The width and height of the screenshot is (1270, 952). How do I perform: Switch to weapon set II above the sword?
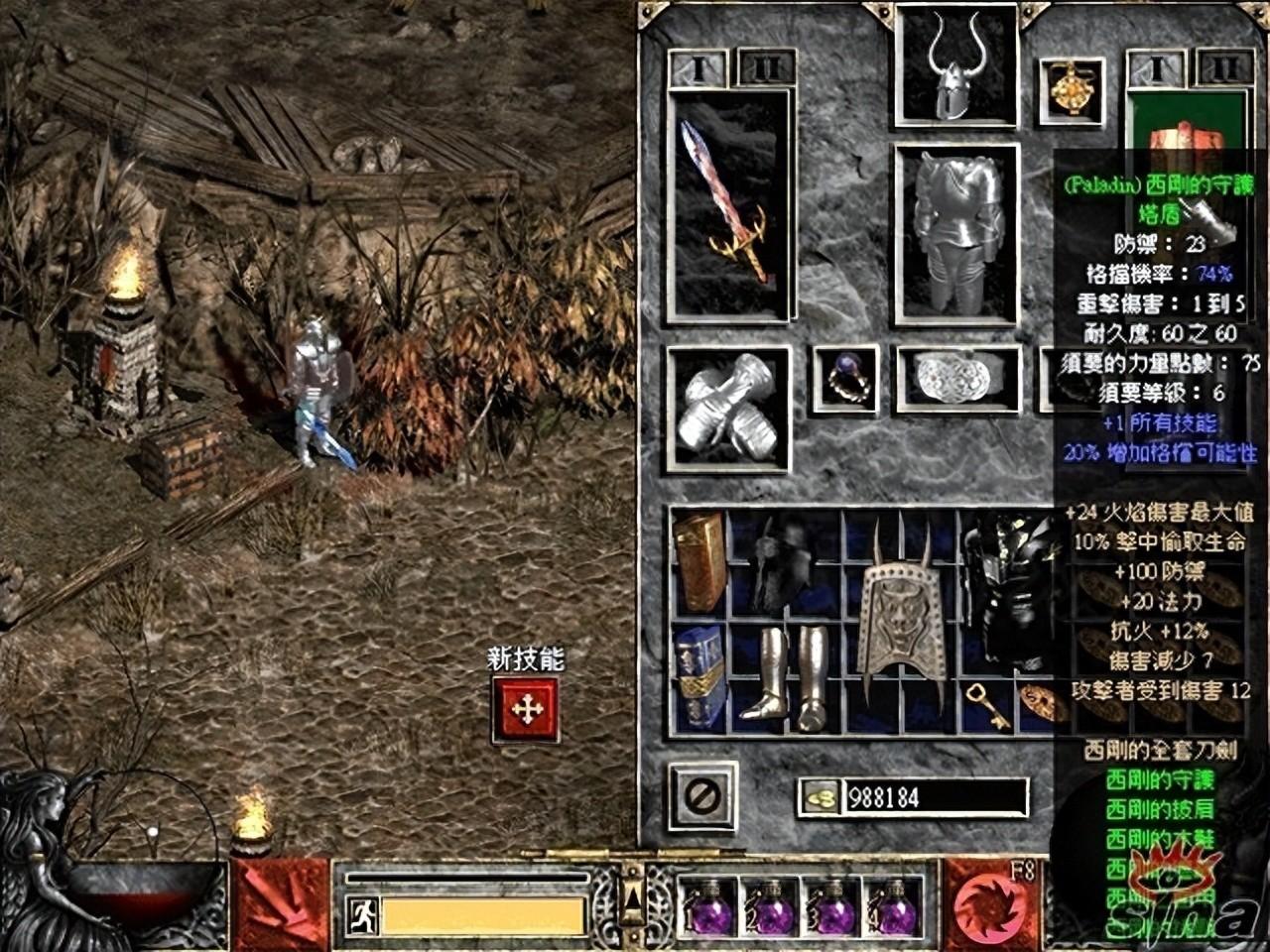coord(766,67)
